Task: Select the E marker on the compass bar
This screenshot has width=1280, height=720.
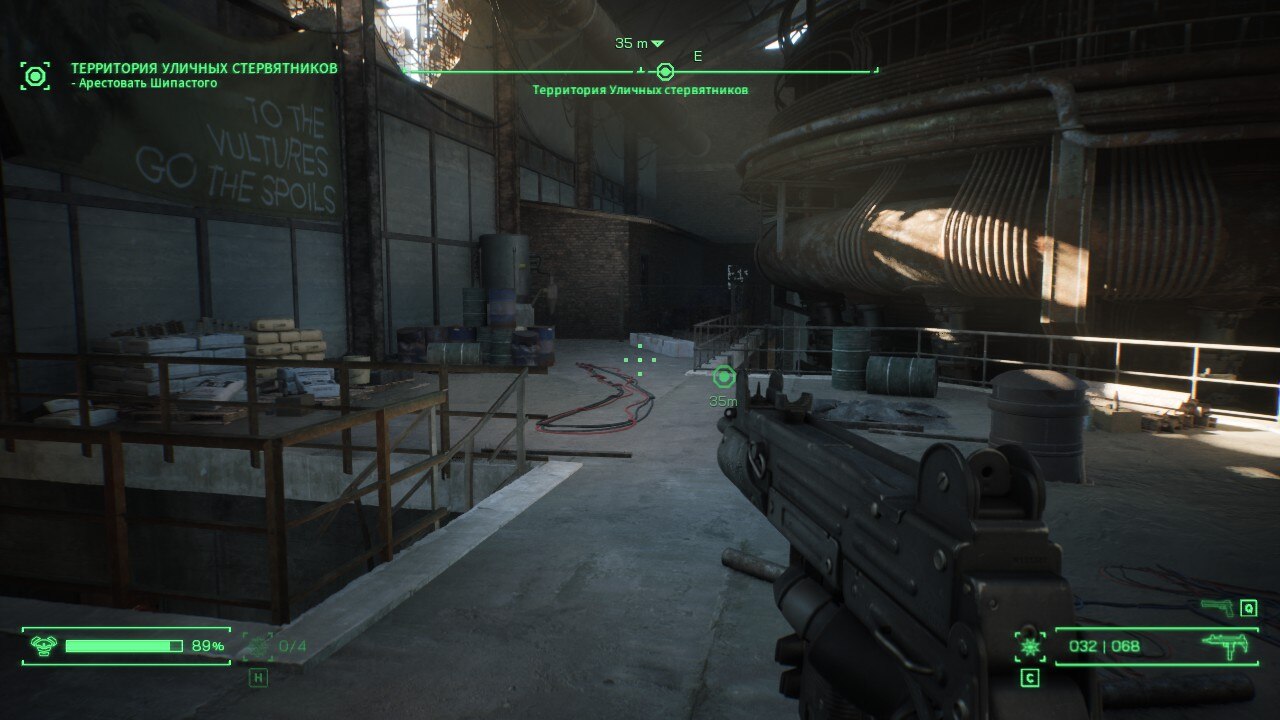Action: [699, 55]
